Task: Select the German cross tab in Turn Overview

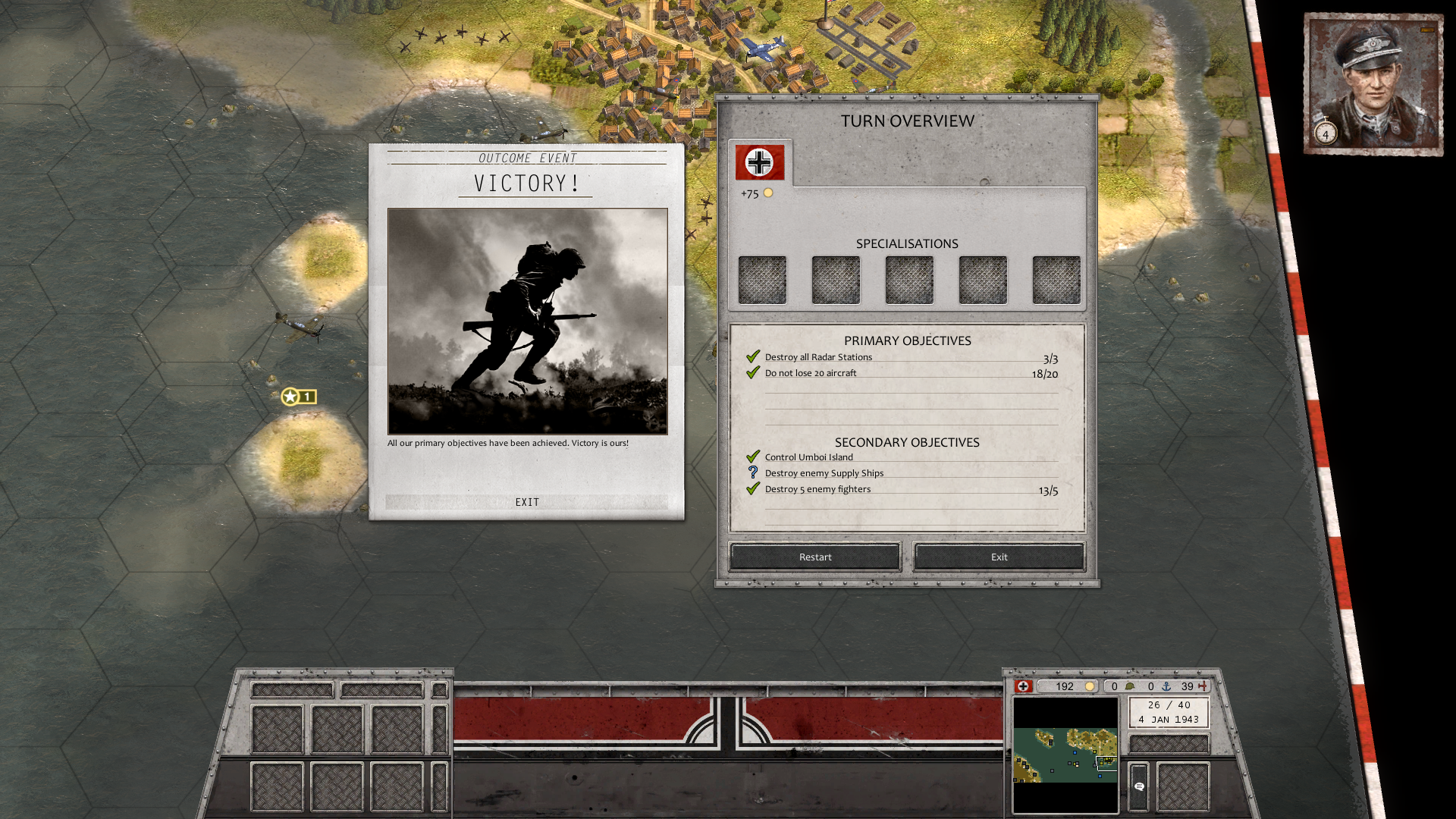Action: click(x=759, y=162)
